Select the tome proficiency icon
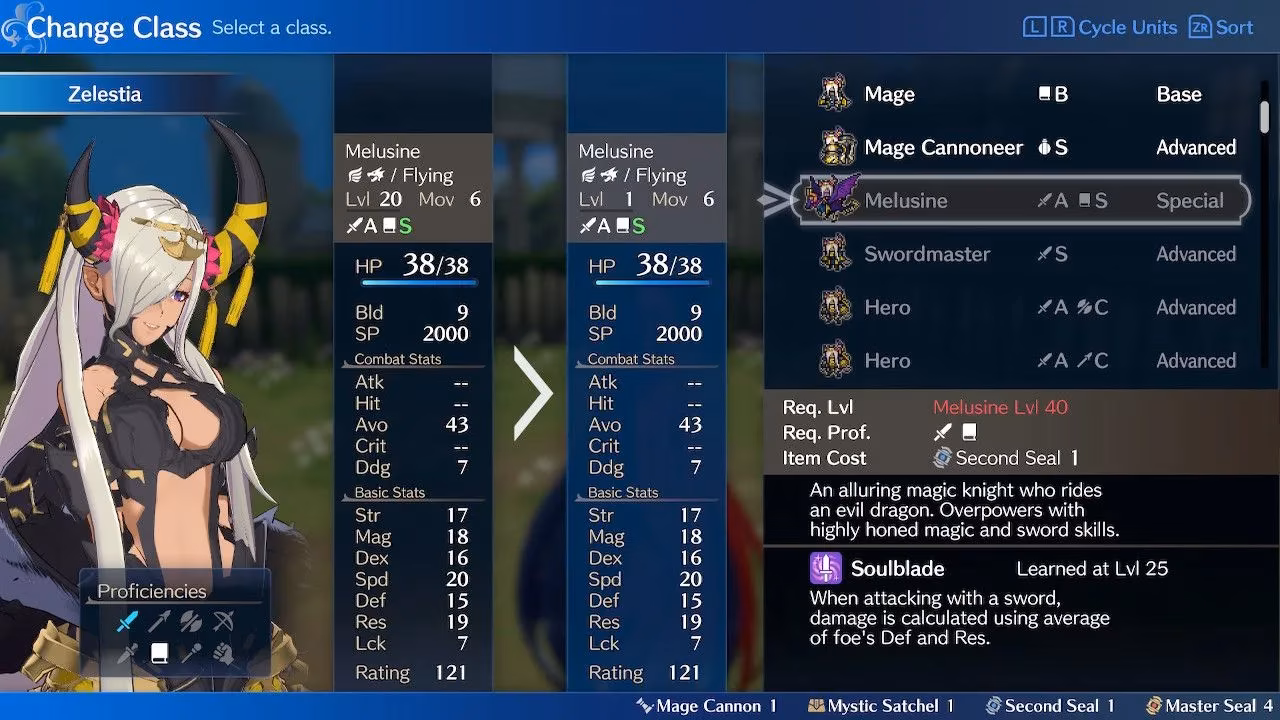This screenshot has height=720, width=1280. pyautogui.click(x=159, y=652)
